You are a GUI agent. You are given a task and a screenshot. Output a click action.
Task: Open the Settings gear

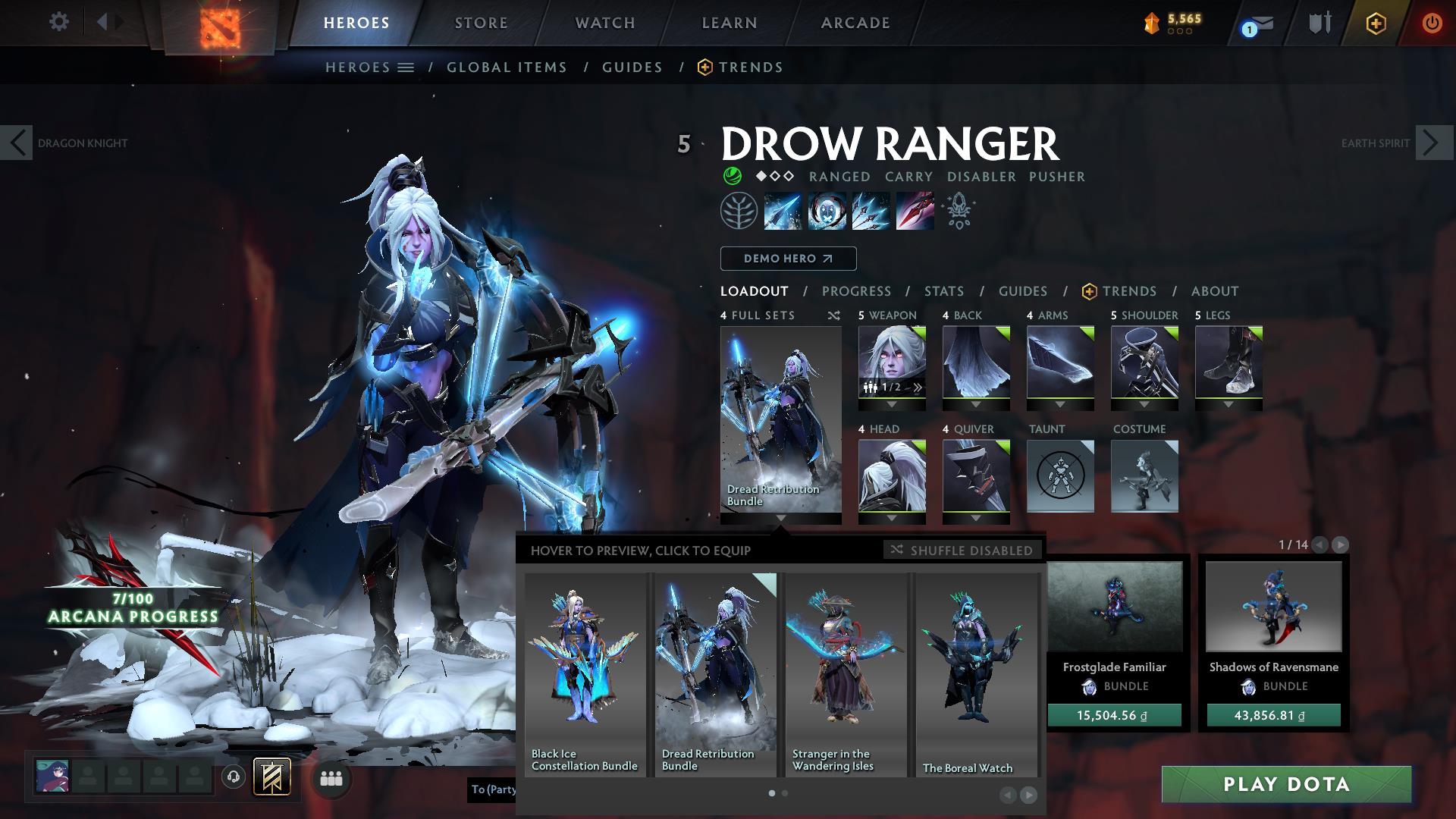(58, 22)
